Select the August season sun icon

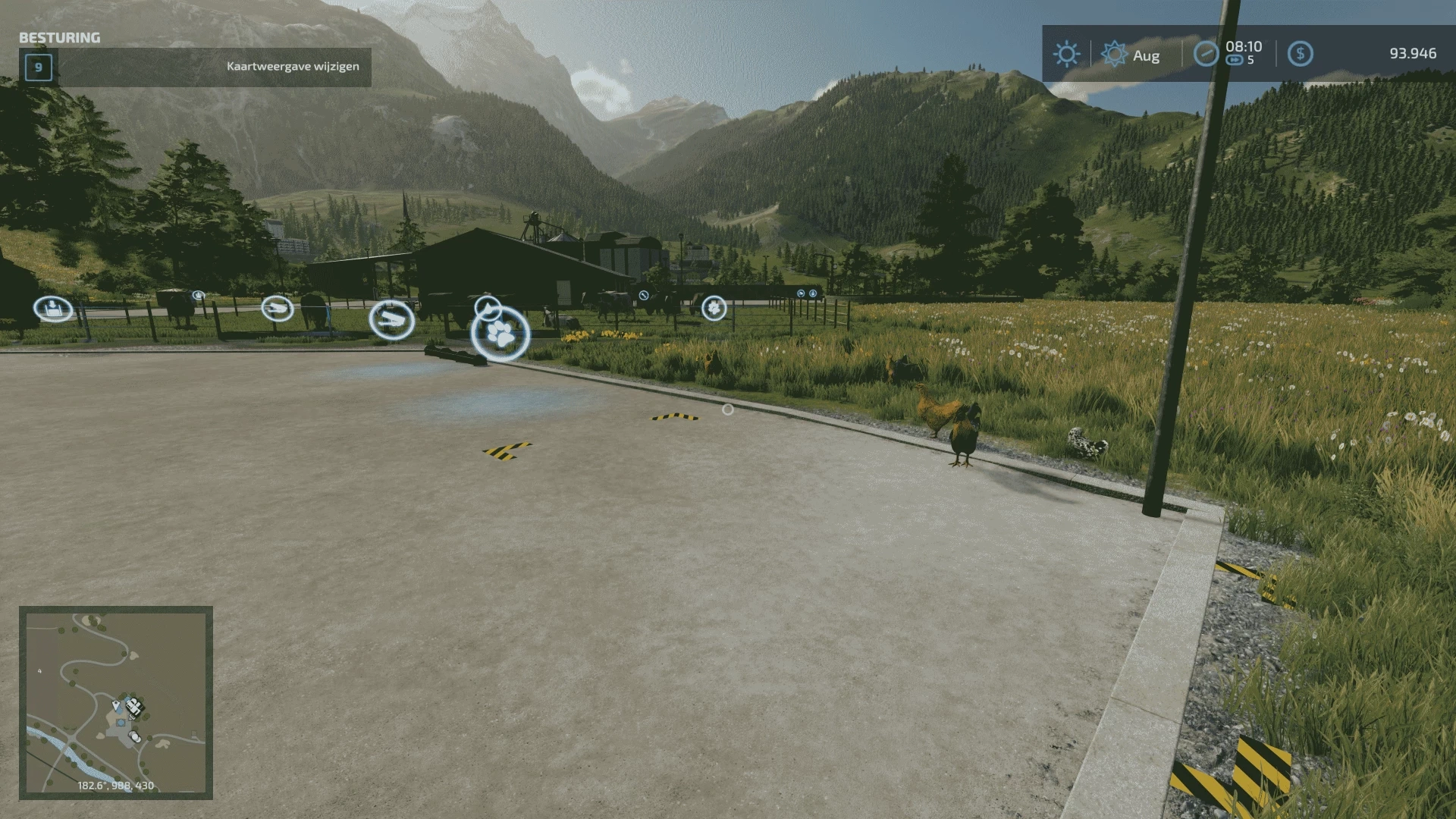[1114, 54]
